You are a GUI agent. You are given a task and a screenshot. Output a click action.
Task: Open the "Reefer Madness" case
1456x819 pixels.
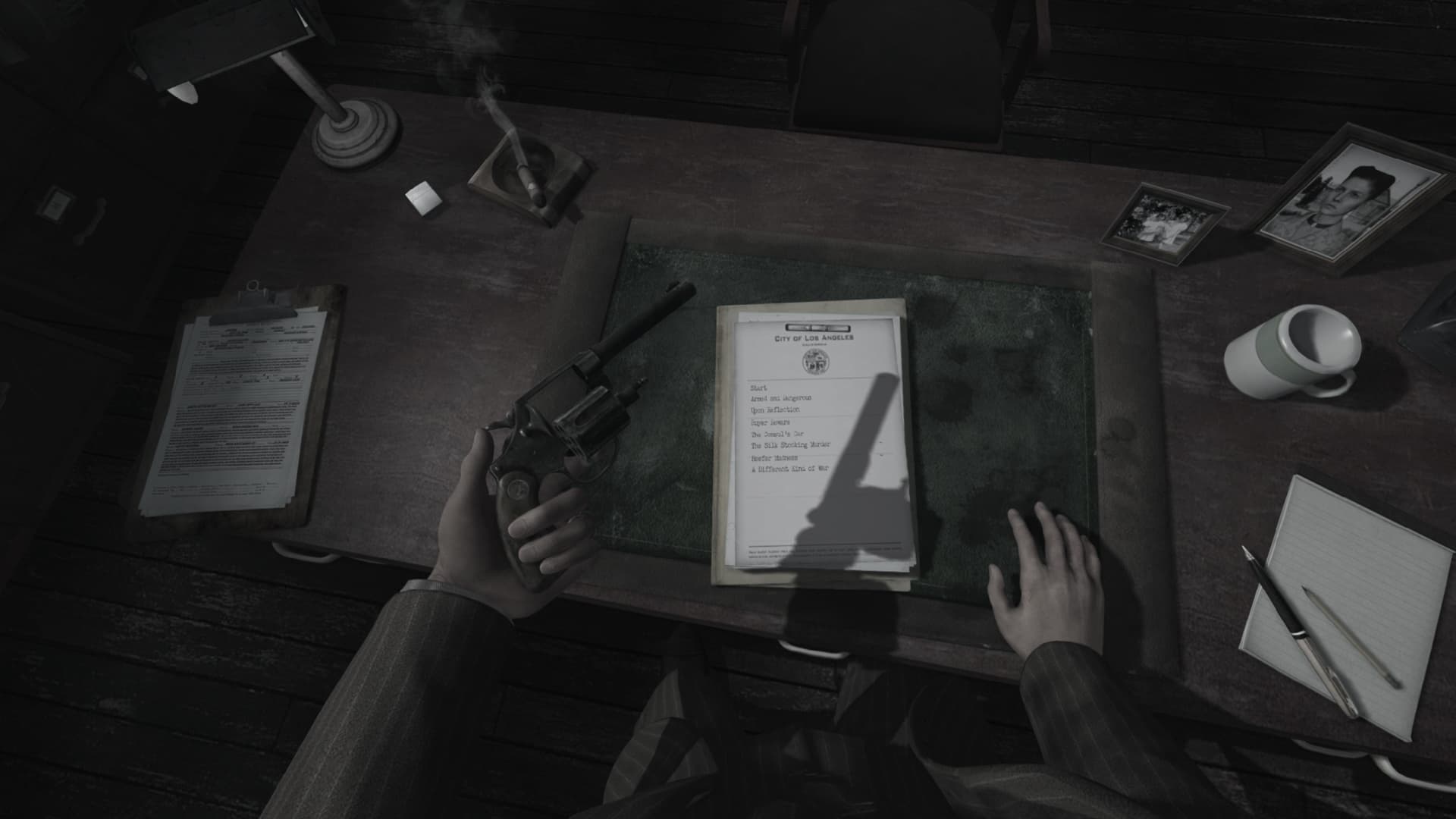[773, 457]
